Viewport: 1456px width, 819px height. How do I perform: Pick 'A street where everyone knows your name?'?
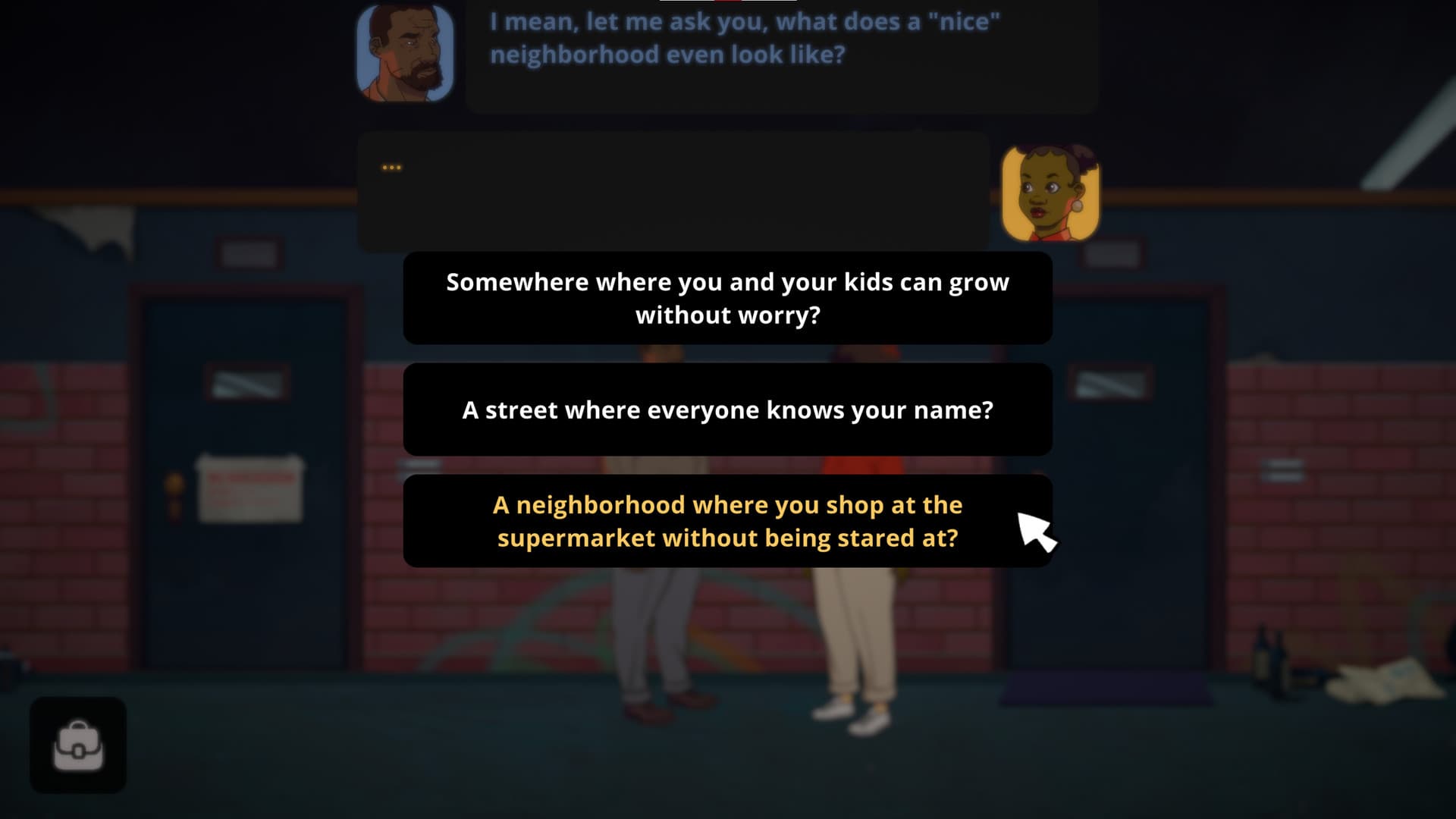coord(727,409)
